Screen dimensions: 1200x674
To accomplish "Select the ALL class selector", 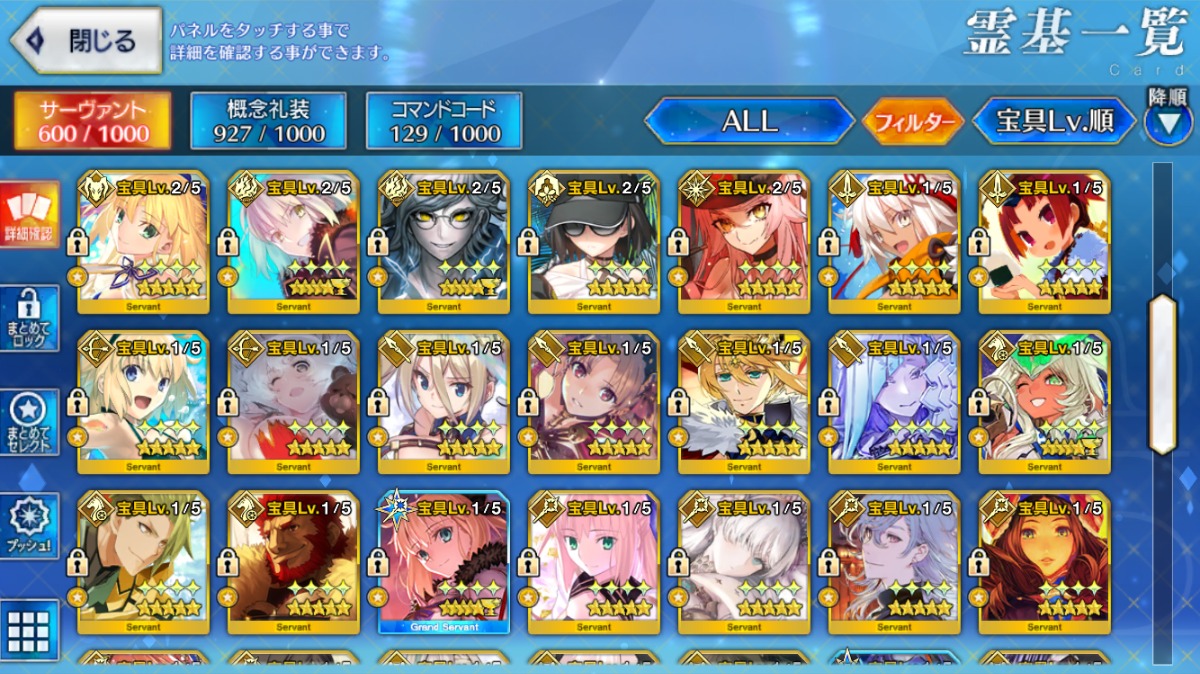I will [749, 121].
